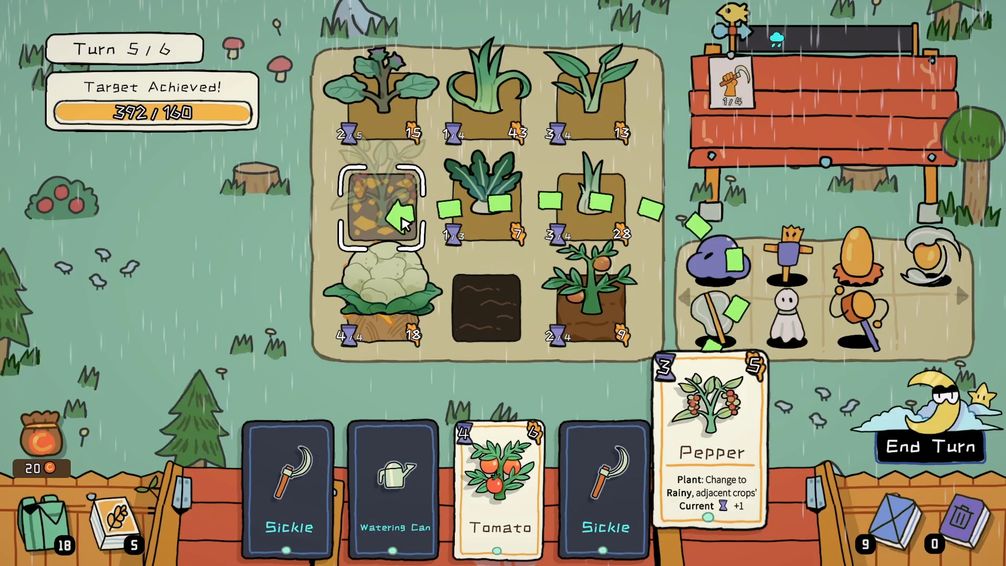Open the green shirt deck icon
Image resolution: width=1006 pixels, height=566 pixels.
45,520
